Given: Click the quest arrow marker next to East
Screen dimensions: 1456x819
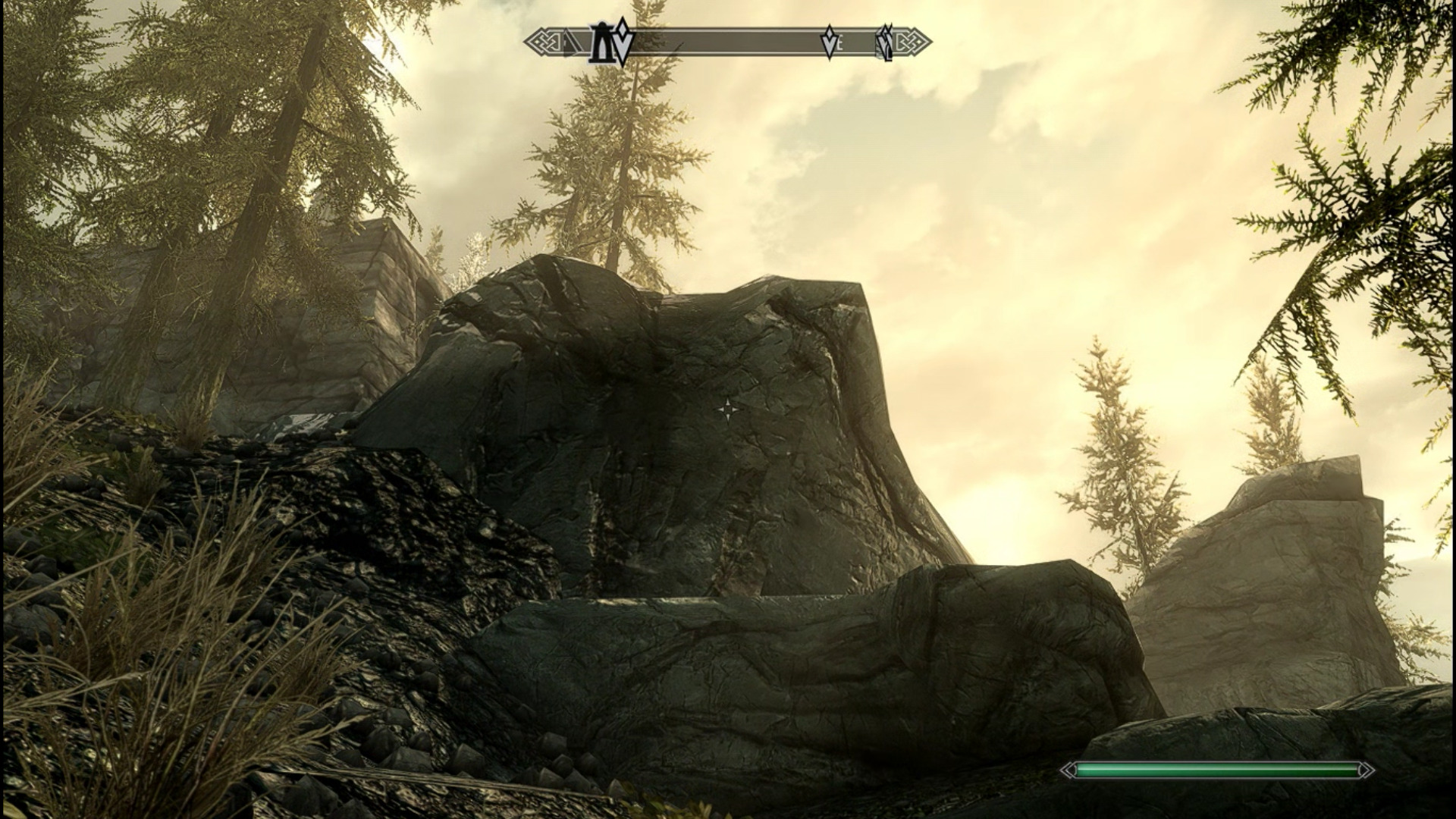Looking at the screenshot, I should click(x=830, y=42).
